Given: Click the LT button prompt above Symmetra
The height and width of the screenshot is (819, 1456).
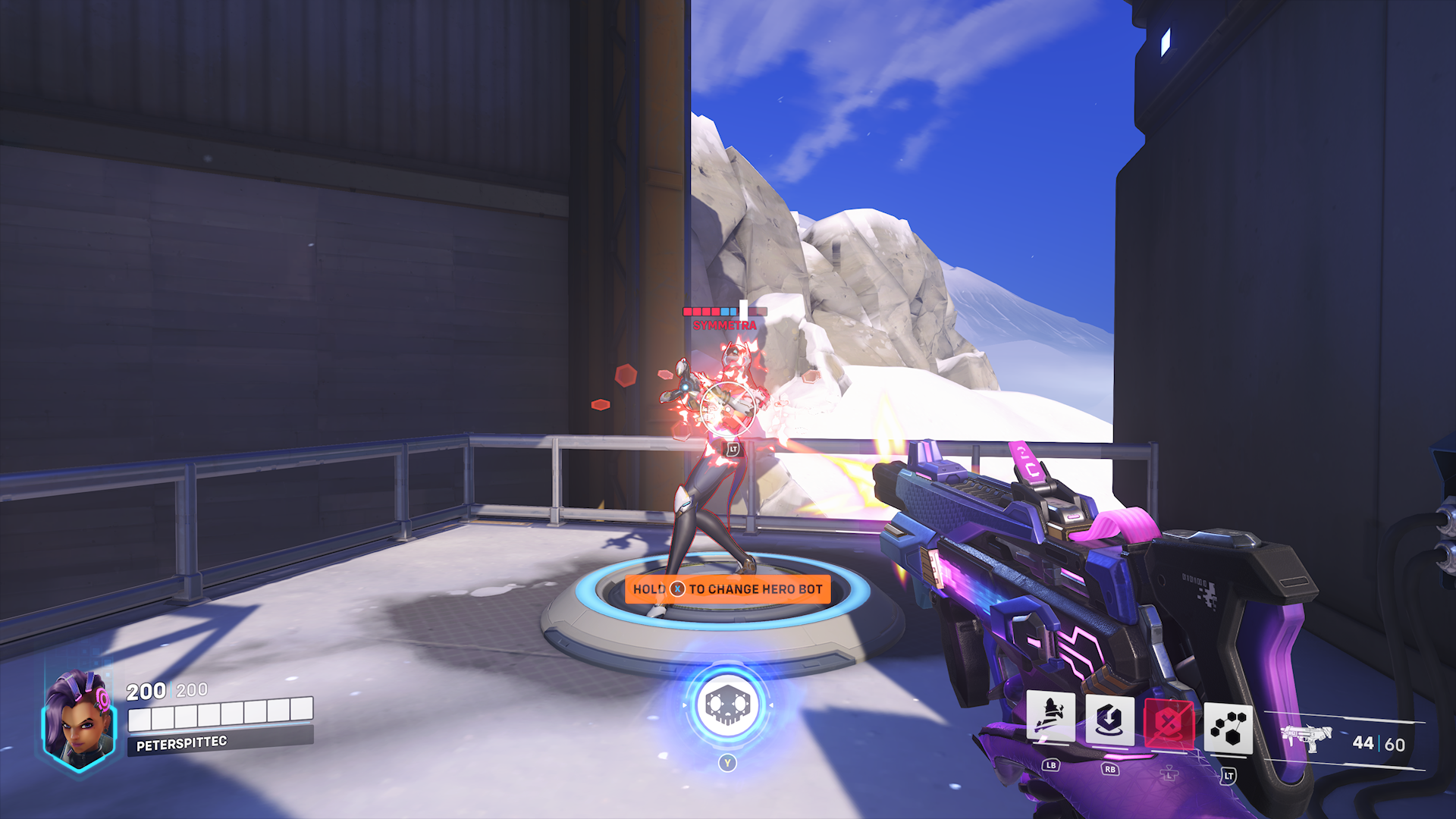Looking at the screenshot, I should 733,447.
